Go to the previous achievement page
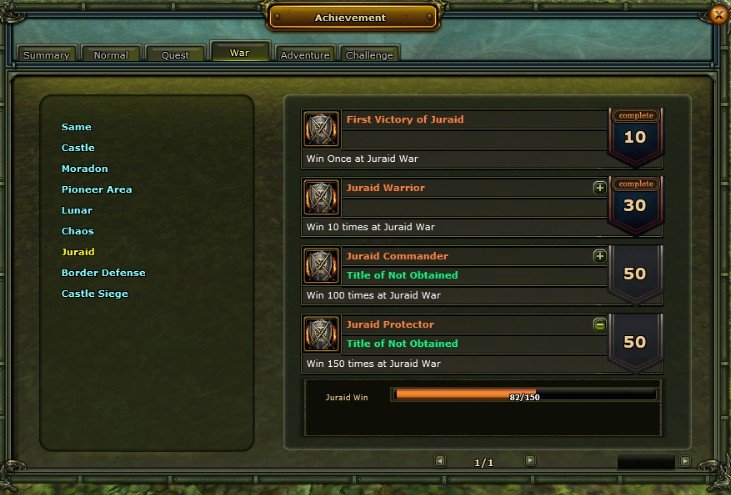 point(440,461)
